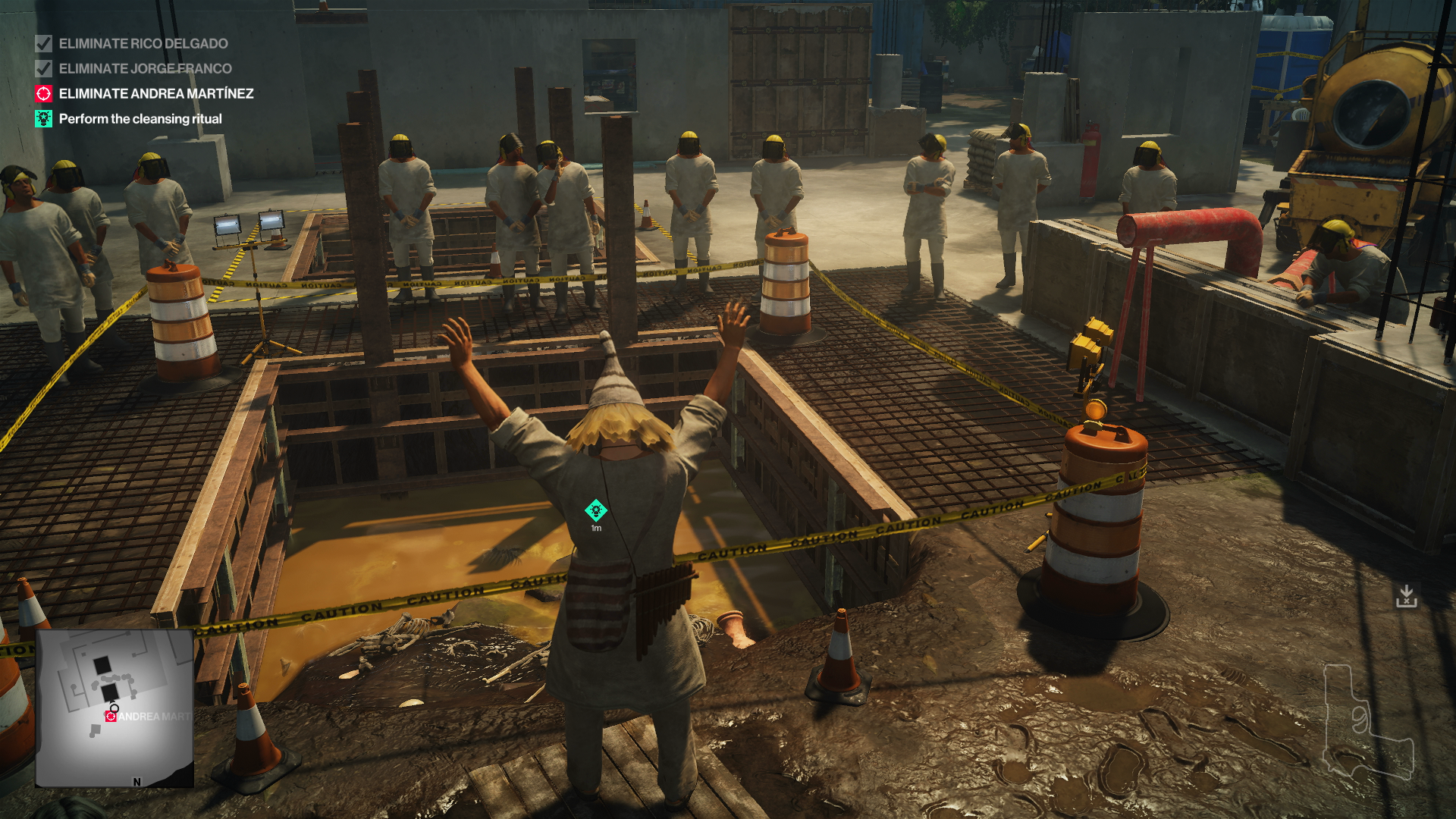Click the N compass letter on the minimap
Viewport: 1456px width, 819px height.
coord(136,781)
